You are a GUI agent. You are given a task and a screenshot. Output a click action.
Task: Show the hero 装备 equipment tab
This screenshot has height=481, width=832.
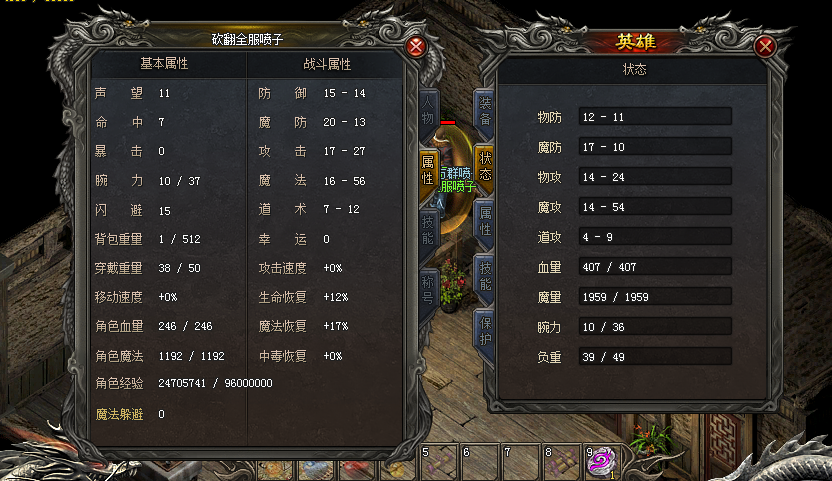coord(485,111)
